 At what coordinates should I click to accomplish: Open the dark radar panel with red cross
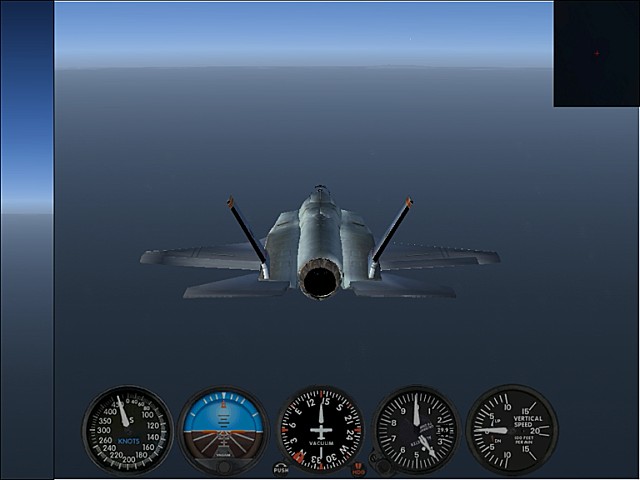(596, 54)
